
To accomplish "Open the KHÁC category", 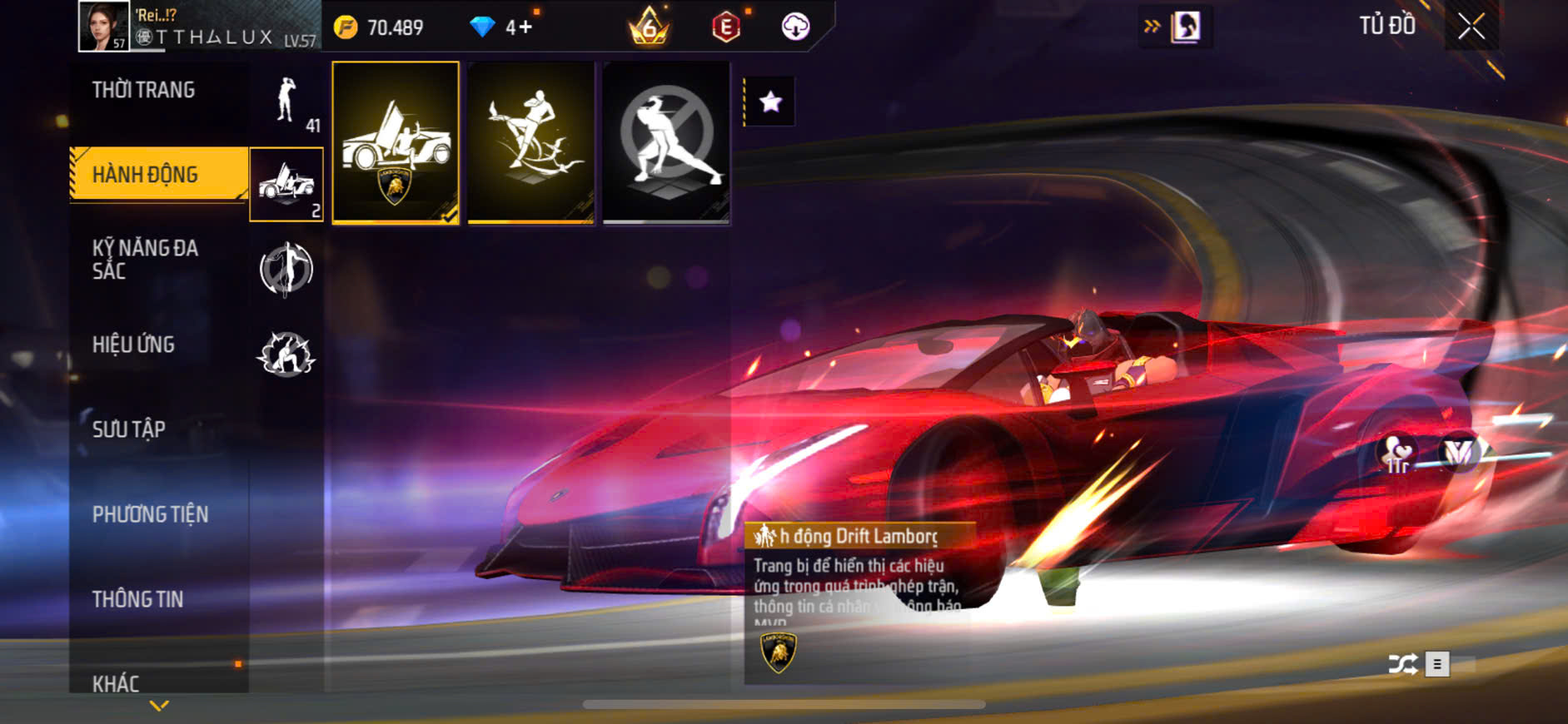I will click(116, 682).
